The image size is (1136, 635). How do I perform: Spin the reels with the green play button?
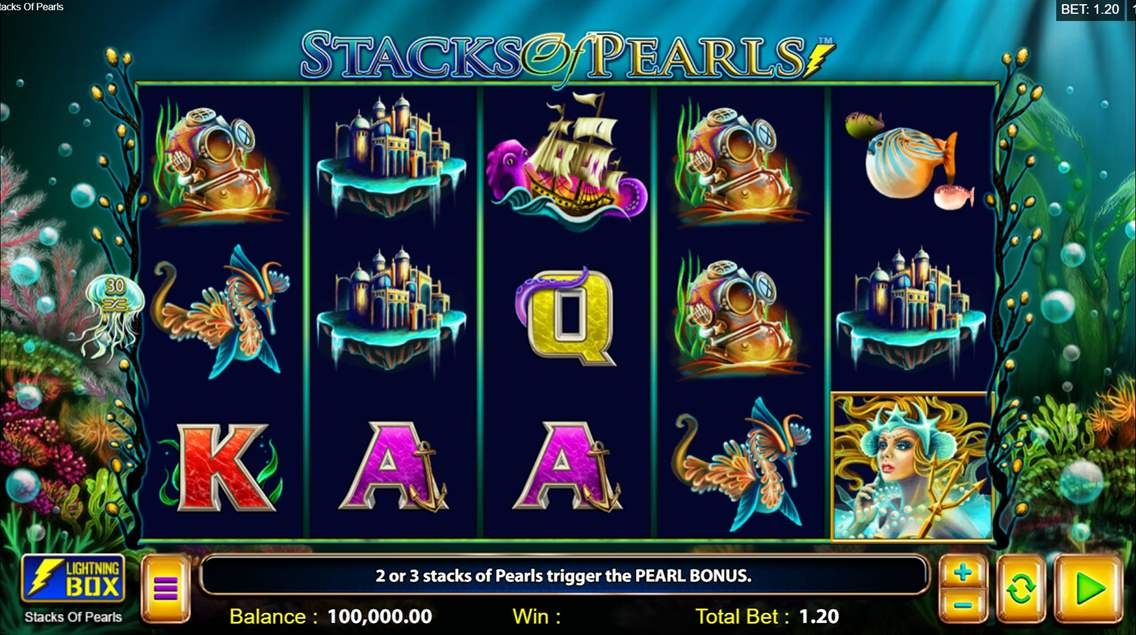(1087, 589)
